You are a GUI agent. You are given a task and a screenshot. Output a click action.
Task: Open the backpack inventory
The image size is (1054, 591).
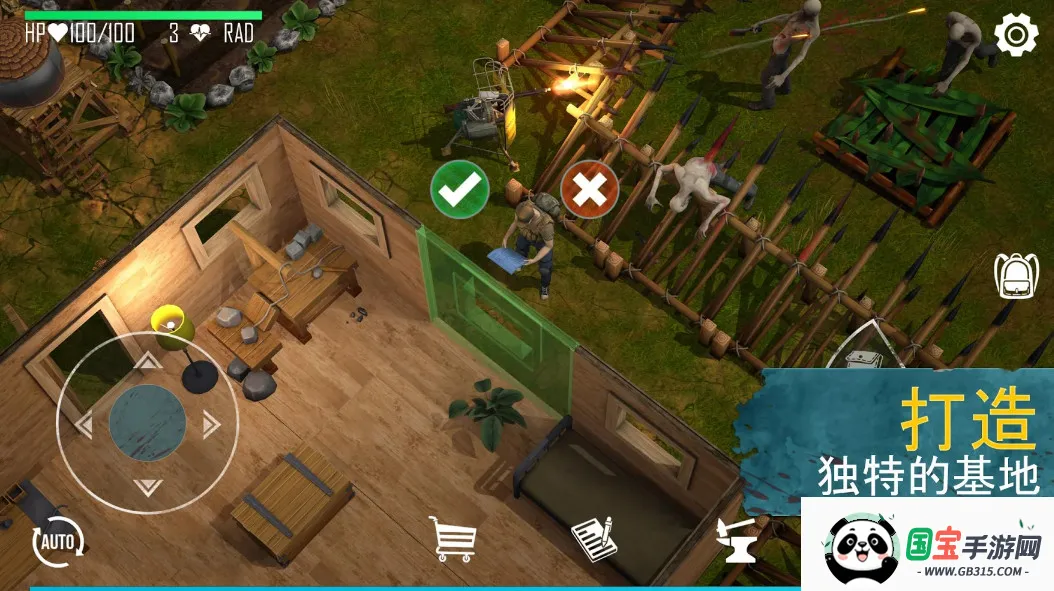(x=1016, y=276)
